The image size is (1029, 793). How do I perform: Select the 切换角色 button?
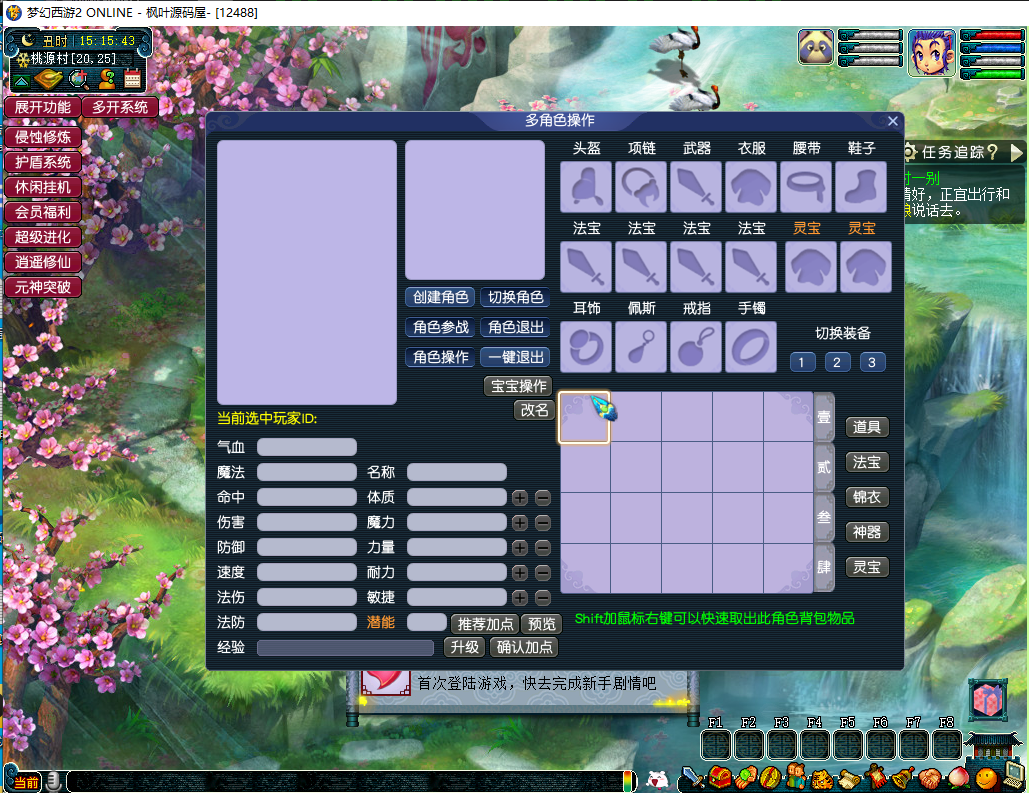coord(516,297)
